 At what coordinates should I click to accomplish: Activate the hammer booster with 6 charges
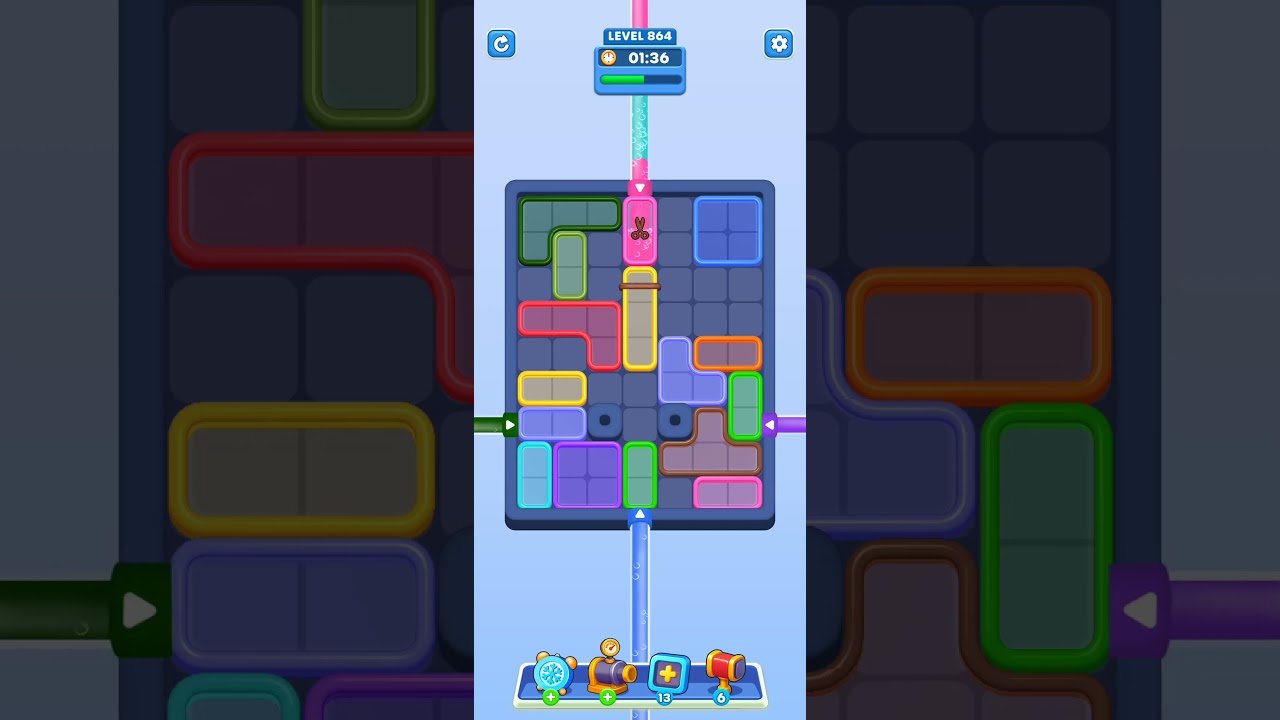[x=724, y=670]
